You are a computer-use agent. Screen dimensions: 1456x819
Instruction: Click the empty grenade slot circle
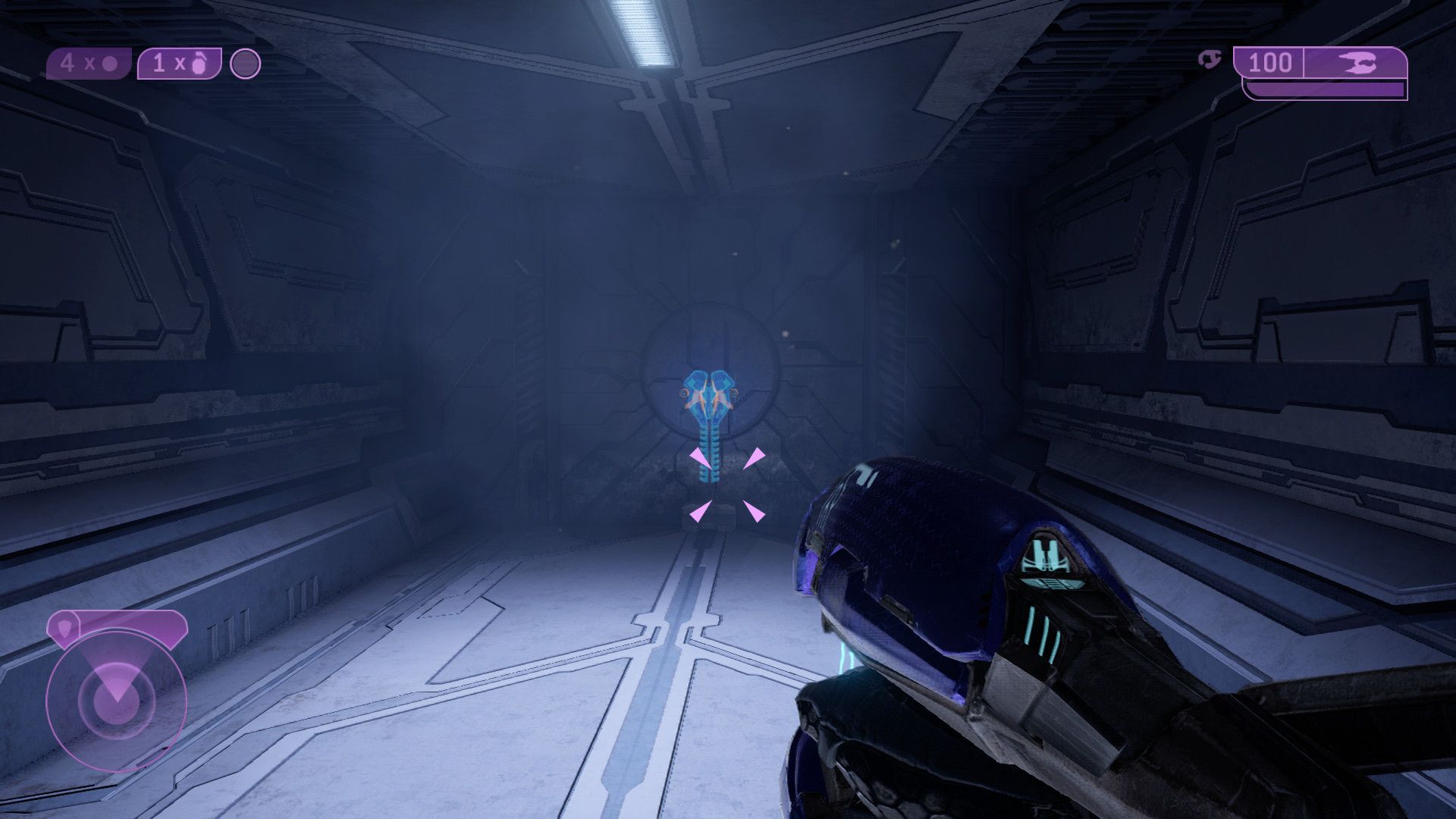245,64
